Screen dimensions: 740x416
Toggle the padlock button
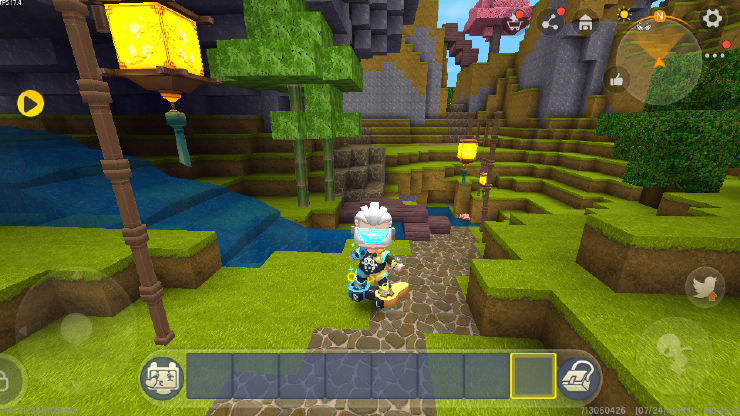[8, 380]
